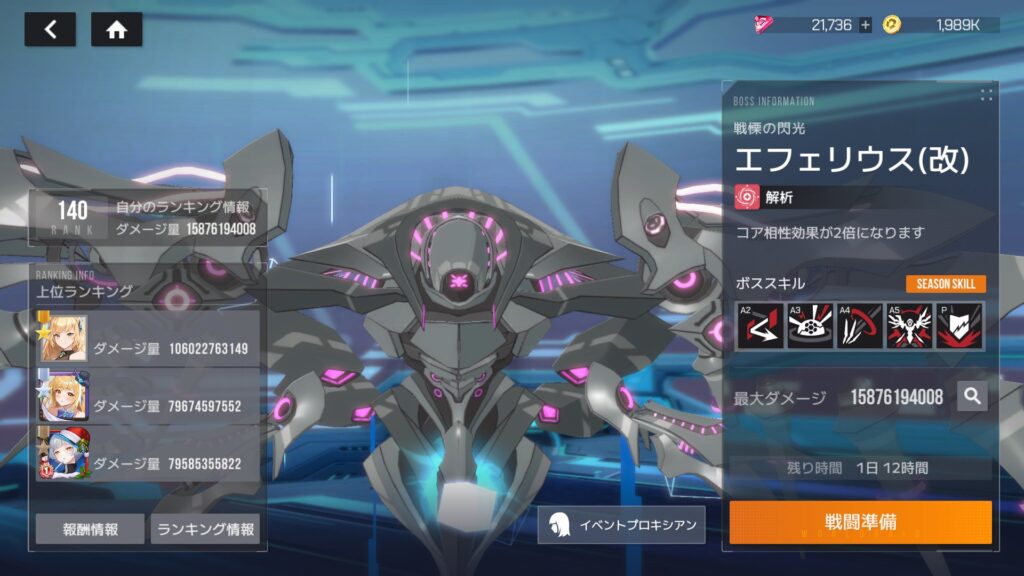View boss passive skill P icon
Screen dimensions: 1024x576
click(x=959, y=326)
